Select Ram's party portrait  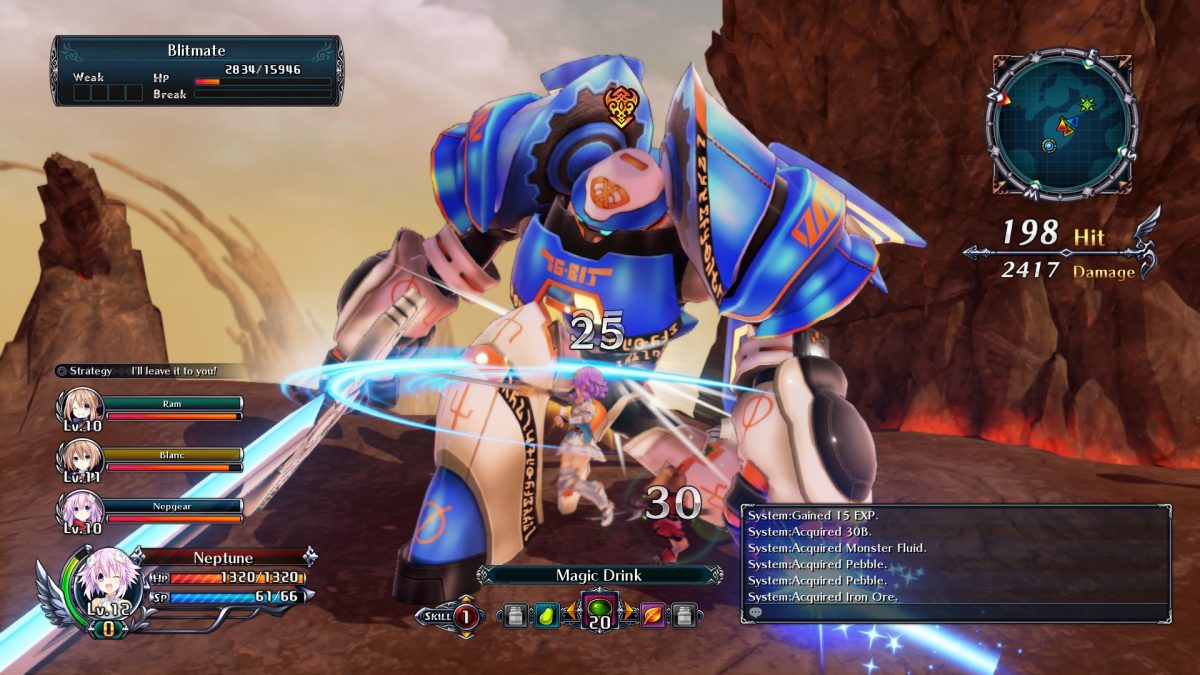point(80,408)
